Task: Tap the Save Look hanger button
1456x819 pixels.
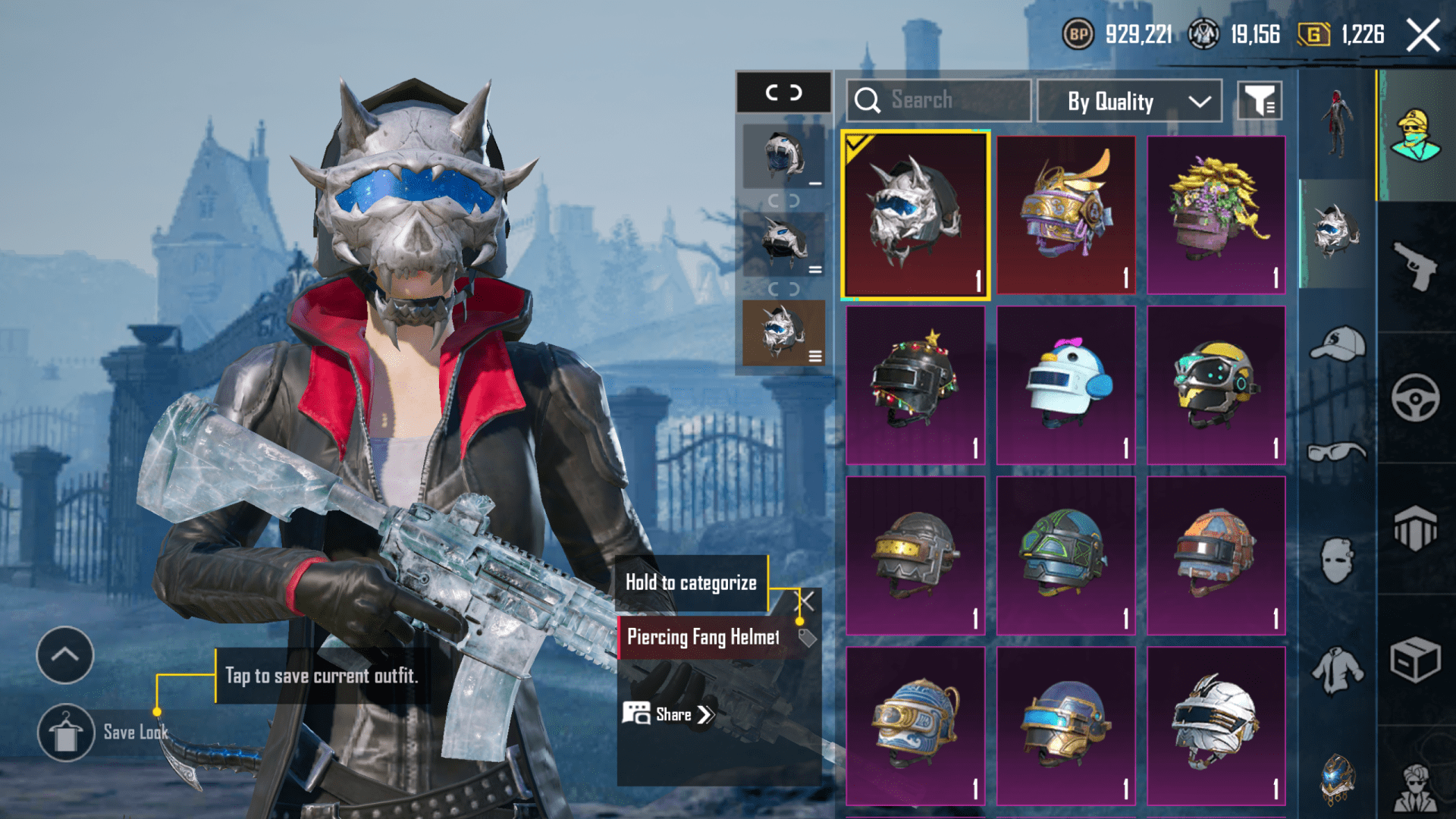Action: (66, 733)
